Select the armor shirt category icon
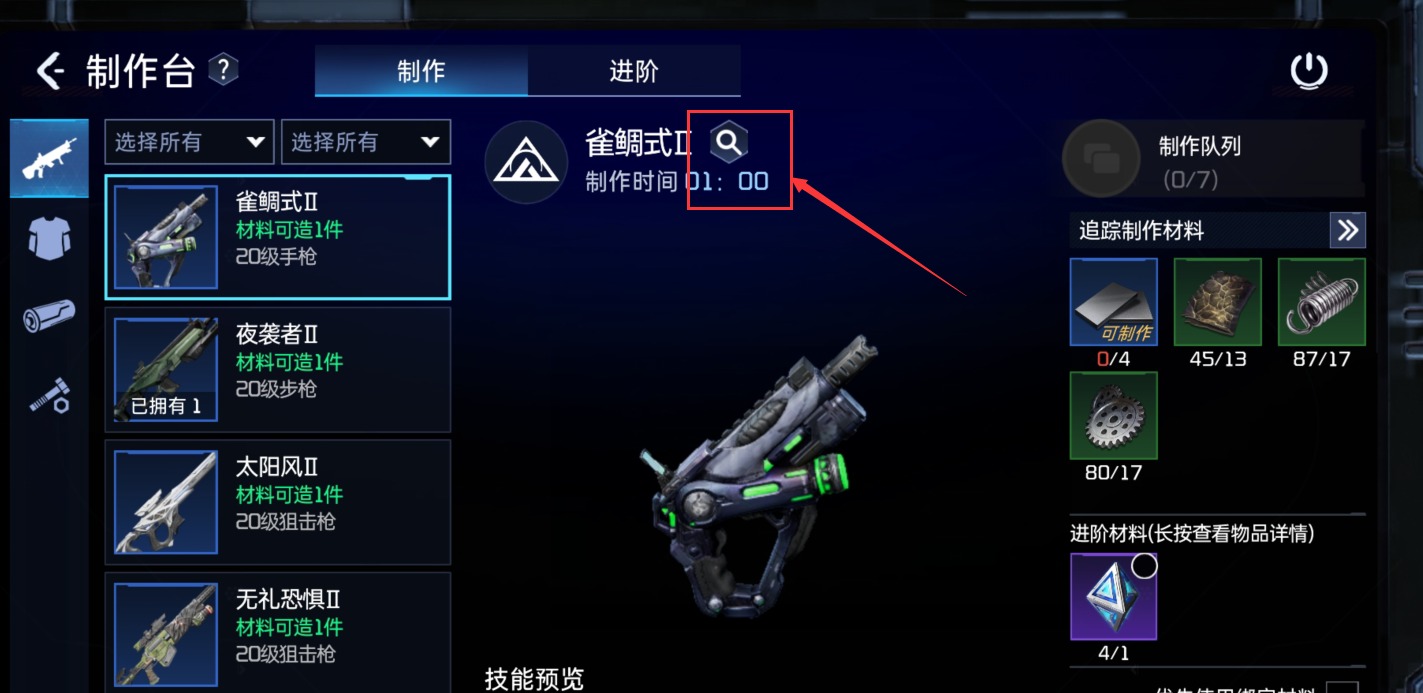 [49, 240]
